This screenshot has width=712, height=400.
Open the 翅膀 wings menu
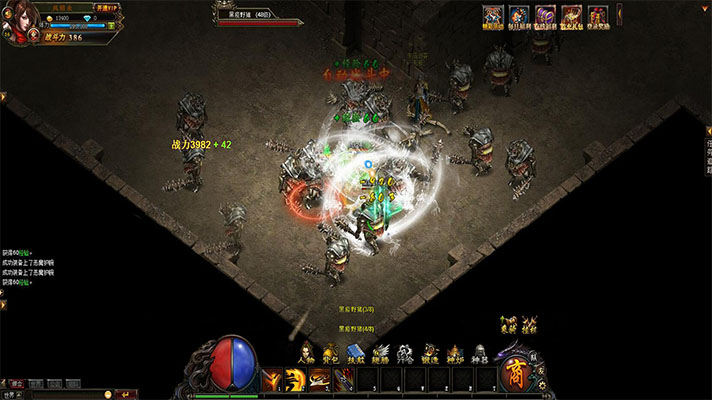381,351
